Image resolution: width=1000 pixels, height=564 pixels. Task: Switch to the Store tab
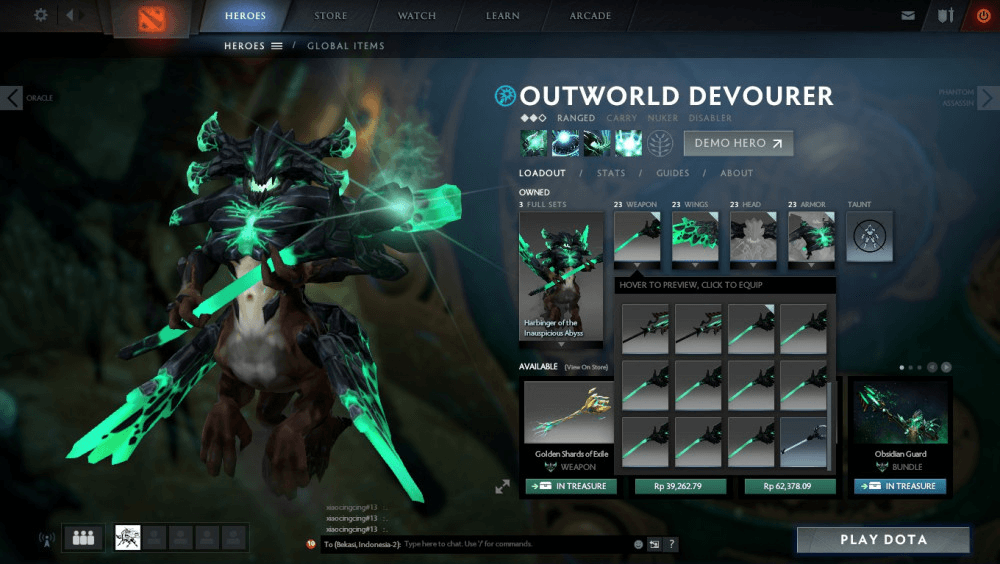pyautogui.click(x=331, y=16)
